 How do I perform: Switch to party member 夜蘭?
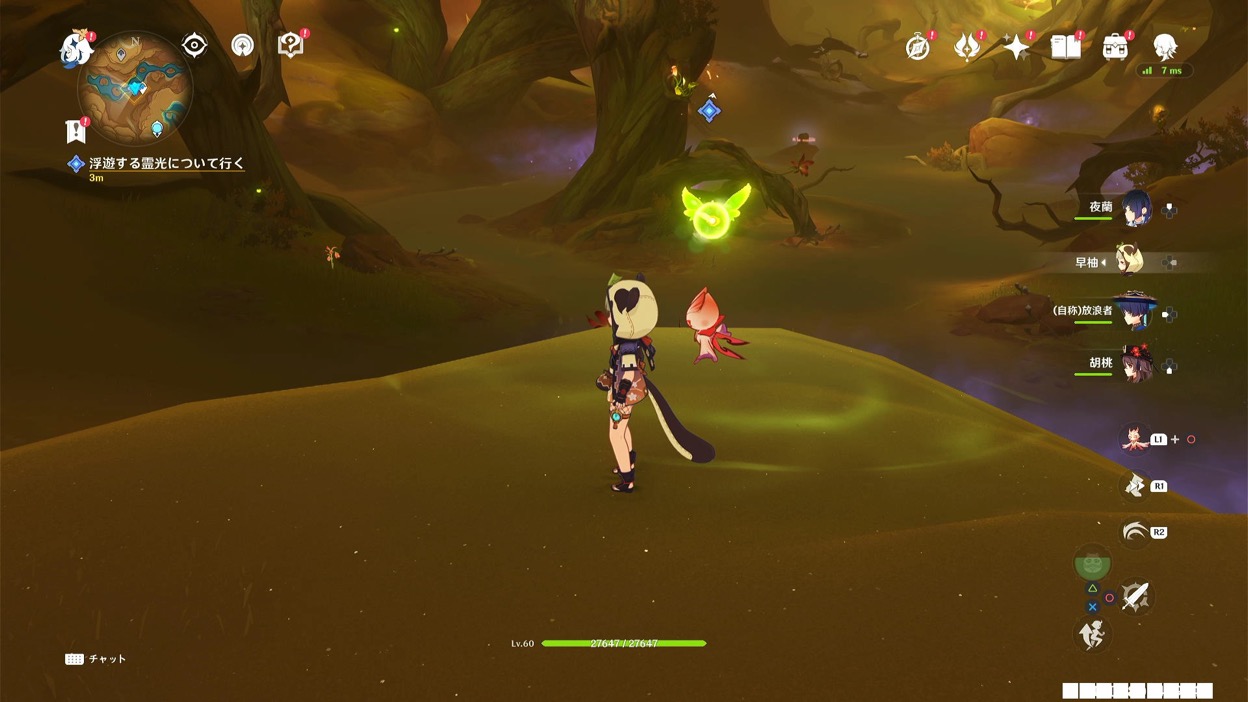1136,209
